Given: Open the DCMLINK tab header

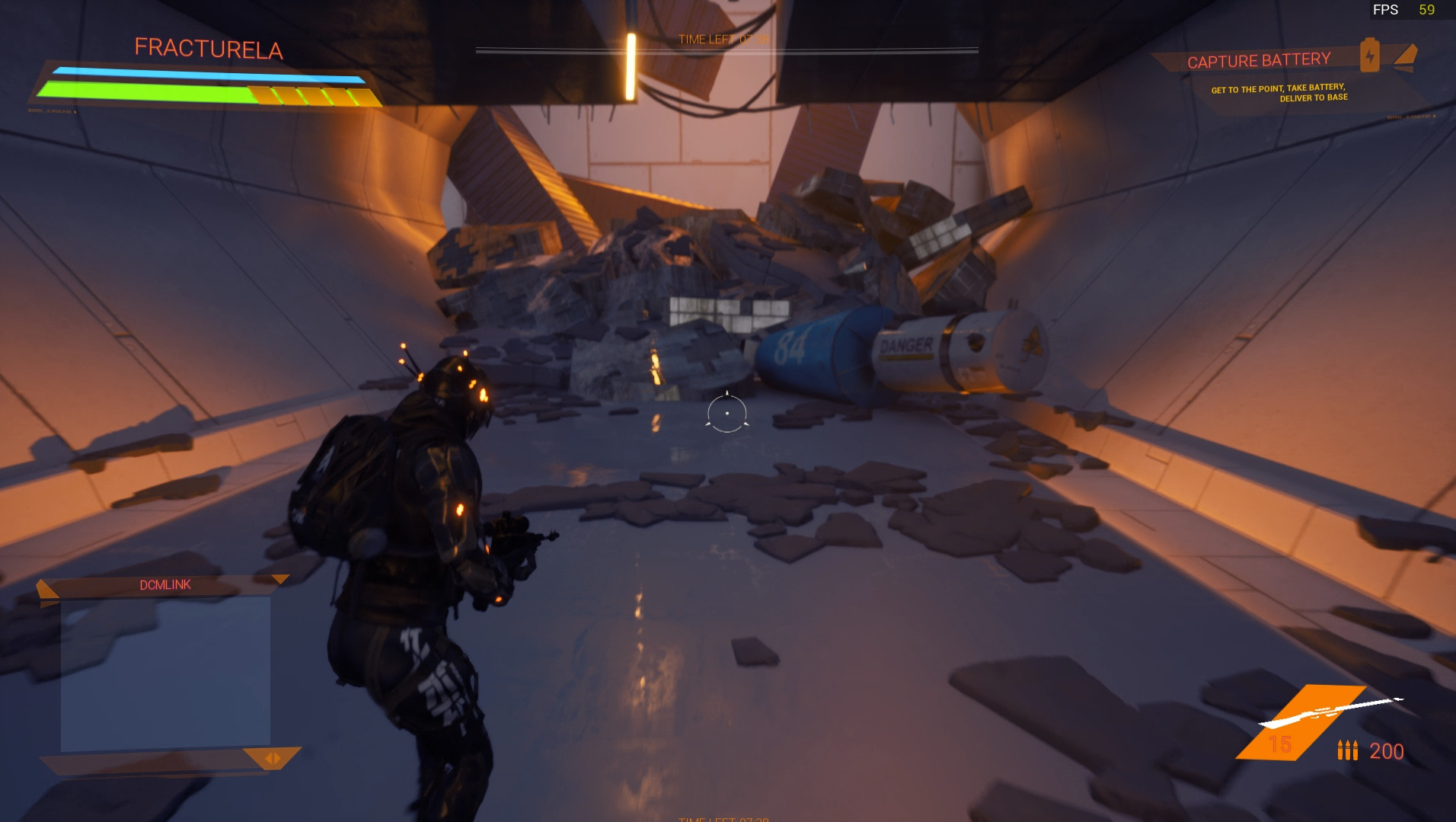Looking at the screenshot, I should pos(166,584).
